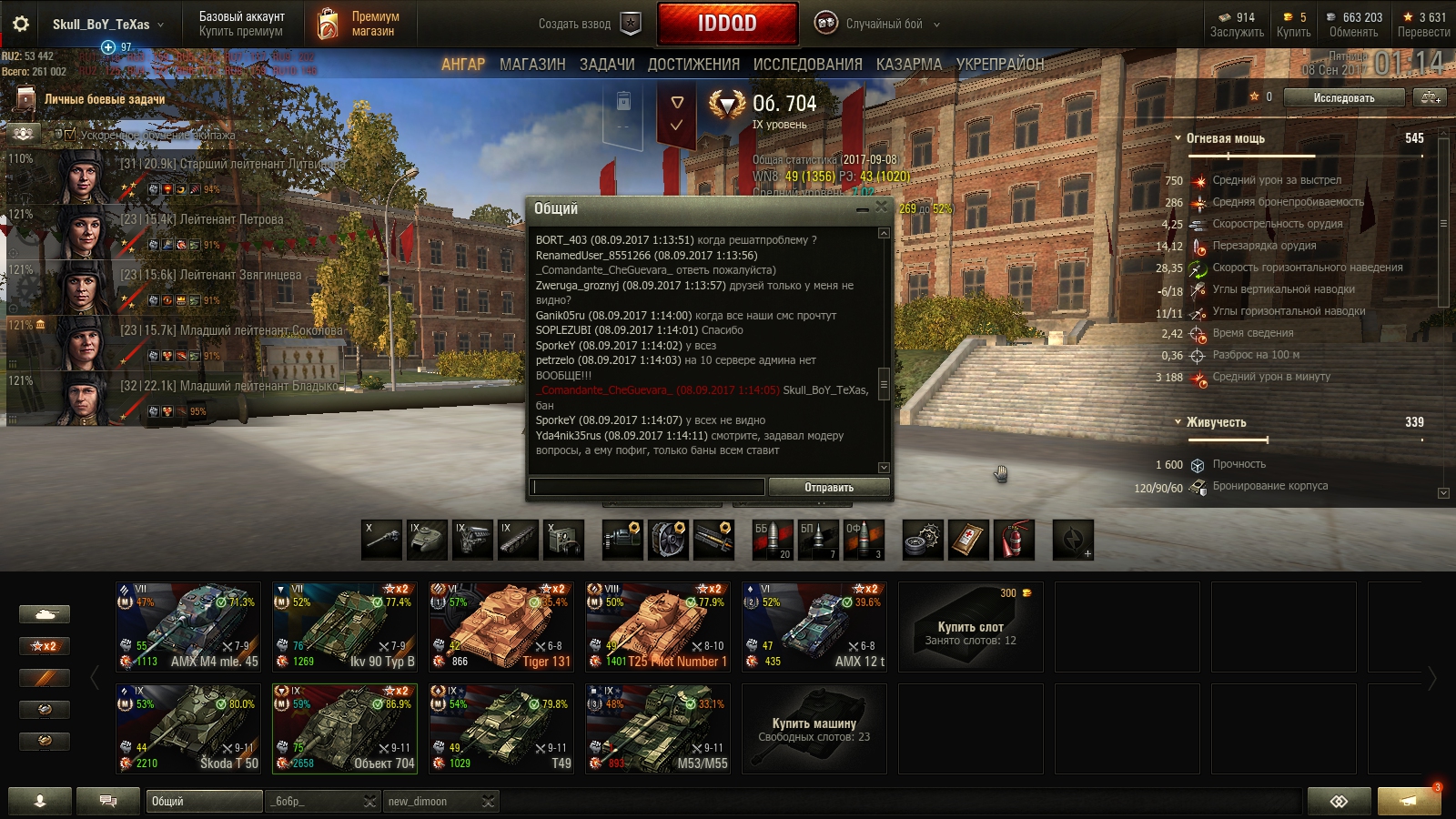Open the Случайный бой mode dropdown
Viewport: 1456px width, 819px height.
coord(877,24)
